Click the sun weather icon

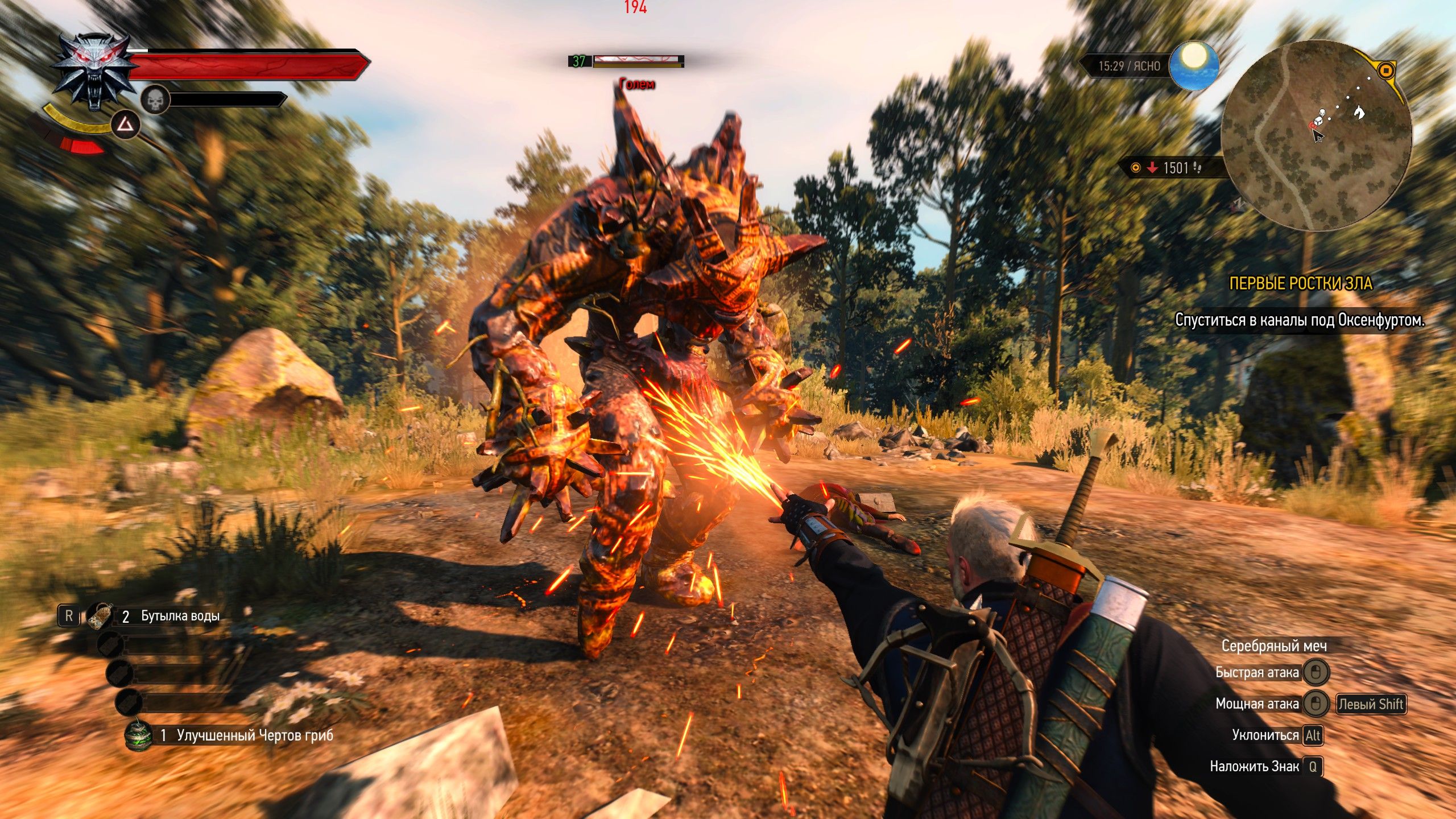tap(1193, 65)
